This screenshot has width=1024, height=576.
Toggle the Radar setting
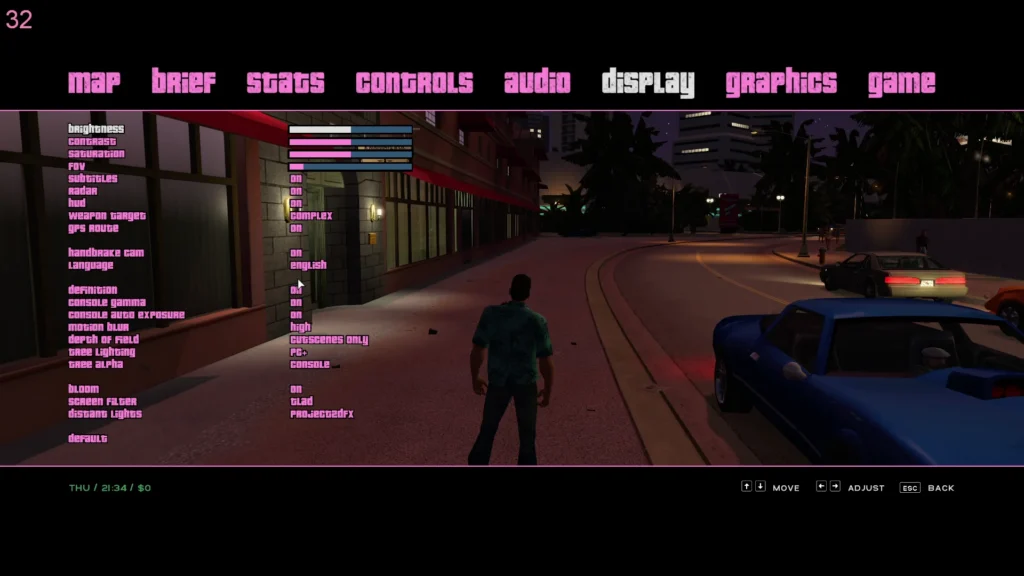296,191
